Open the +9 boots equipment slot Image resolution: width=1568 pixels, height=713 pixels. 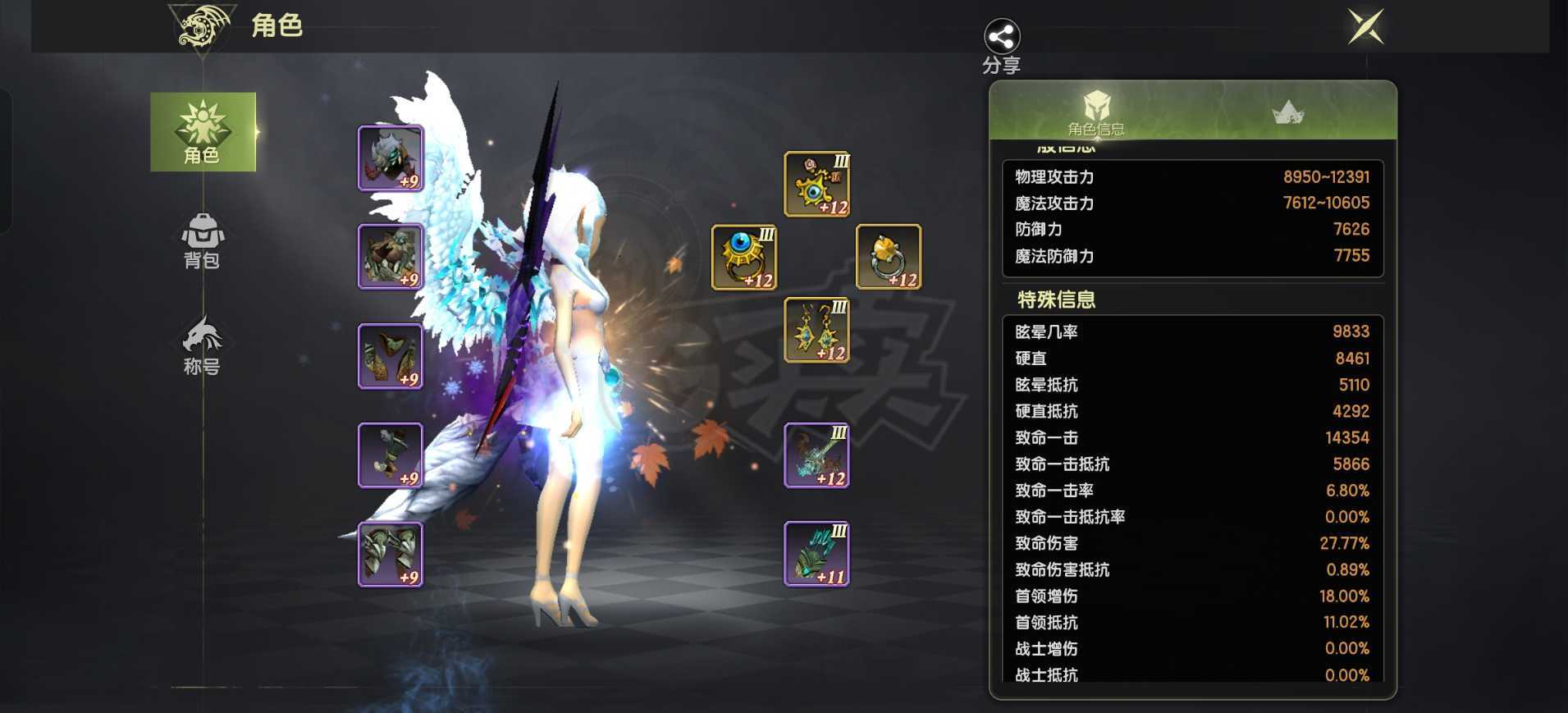coord(390,554)
